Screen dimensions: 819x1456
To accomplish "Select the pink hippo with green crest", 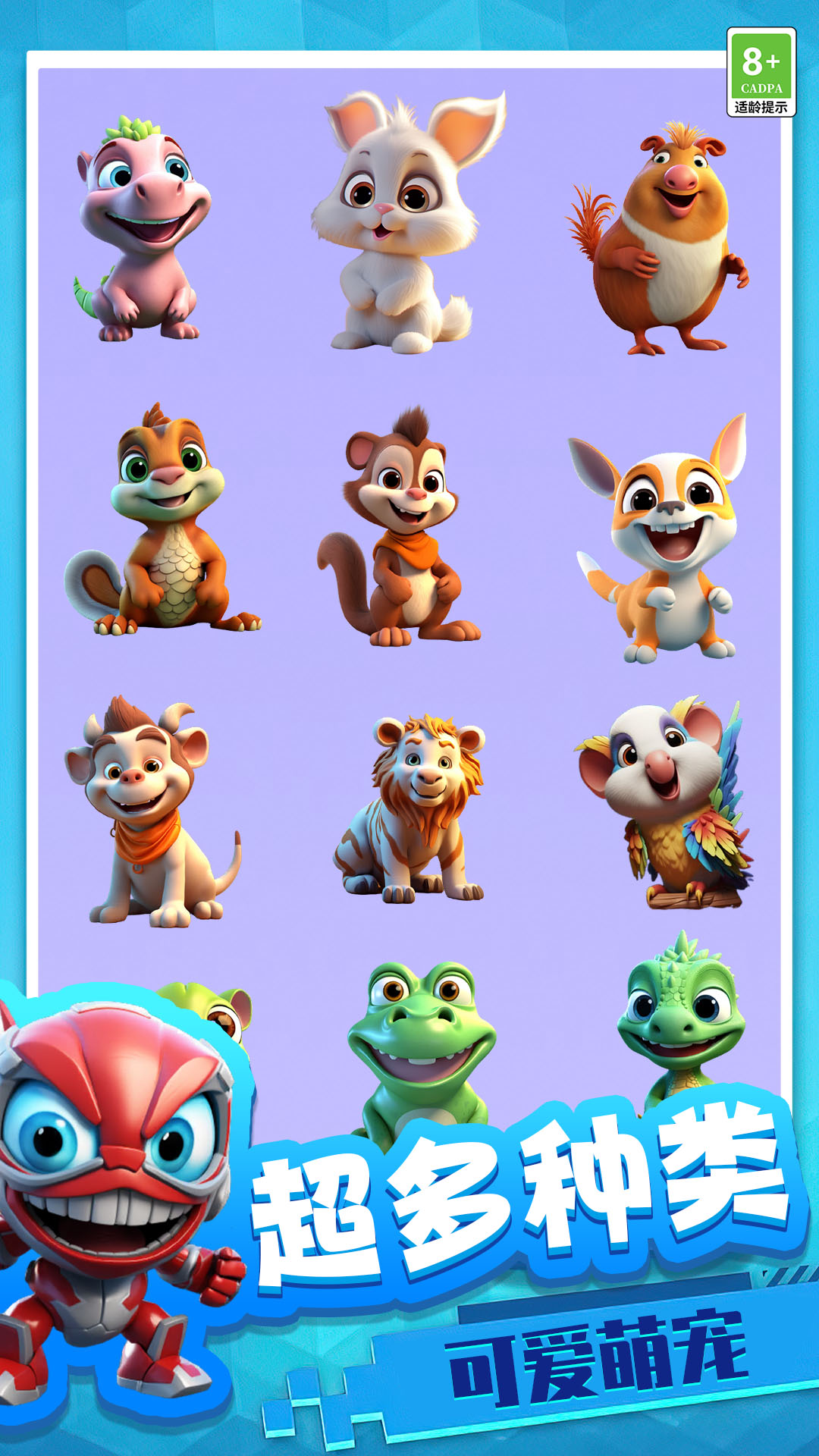I will pyautogui.click(x=141, y=229).
